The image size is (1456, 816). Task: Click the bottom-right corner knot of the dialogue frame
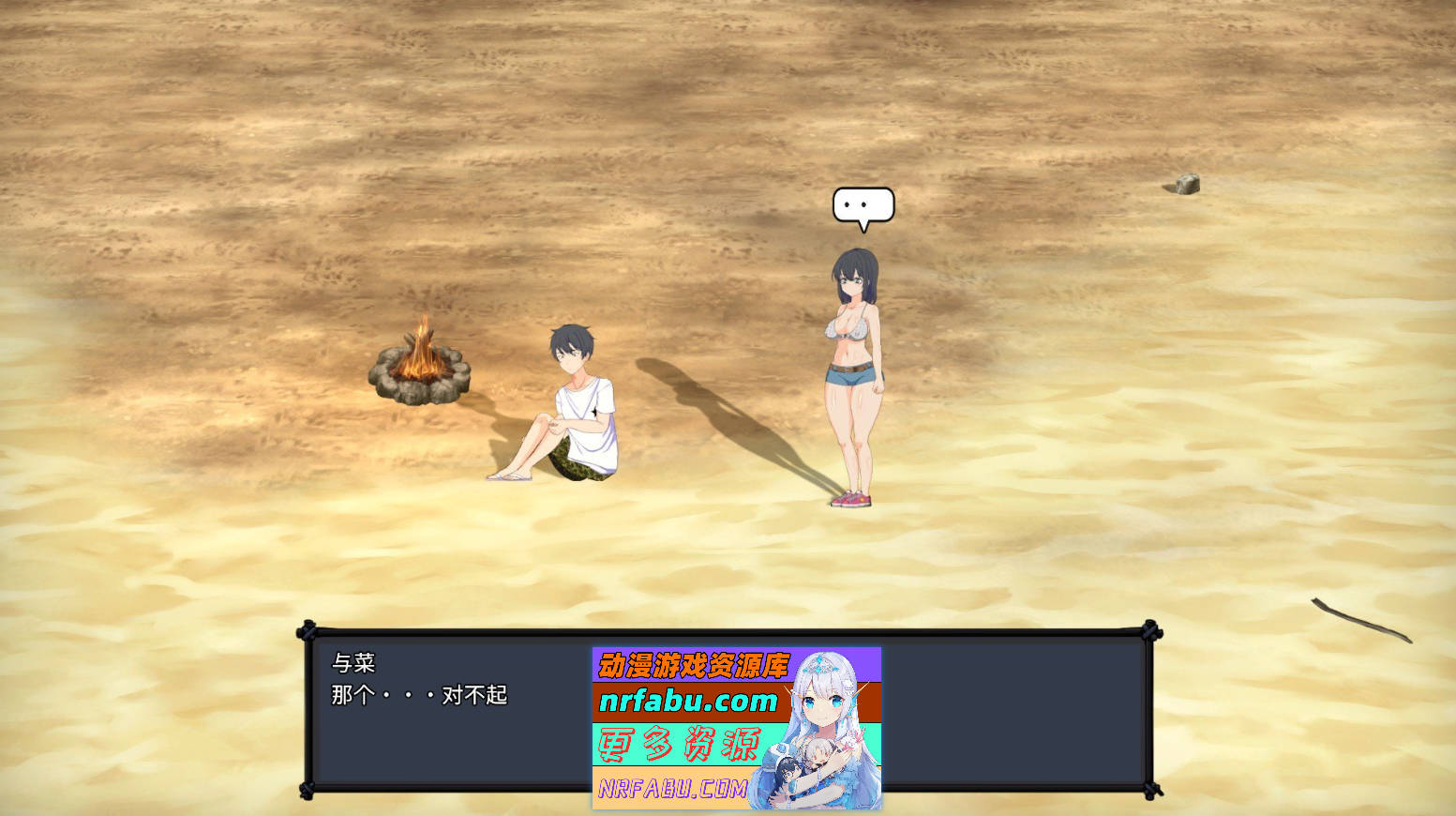tap(1149, 793)
